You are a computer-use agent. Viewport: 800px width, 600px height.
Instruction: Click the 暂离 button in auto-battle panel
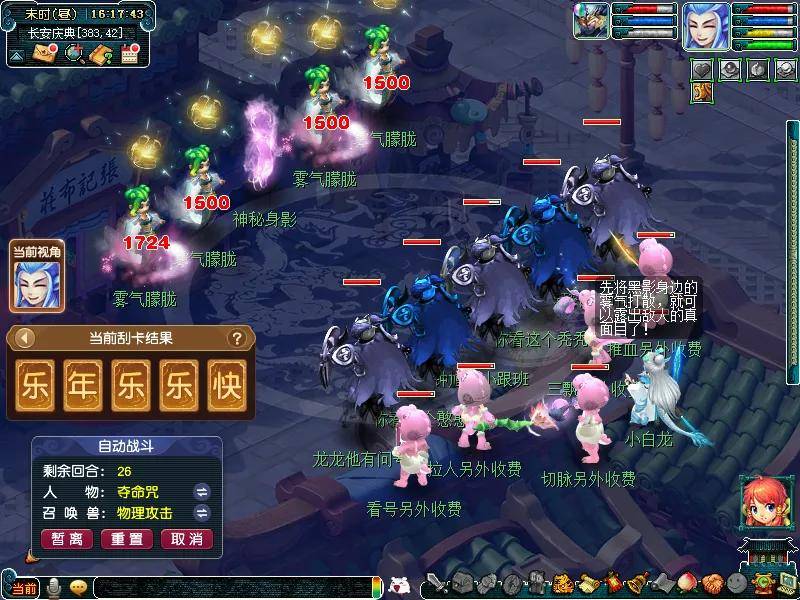point(67,539)
